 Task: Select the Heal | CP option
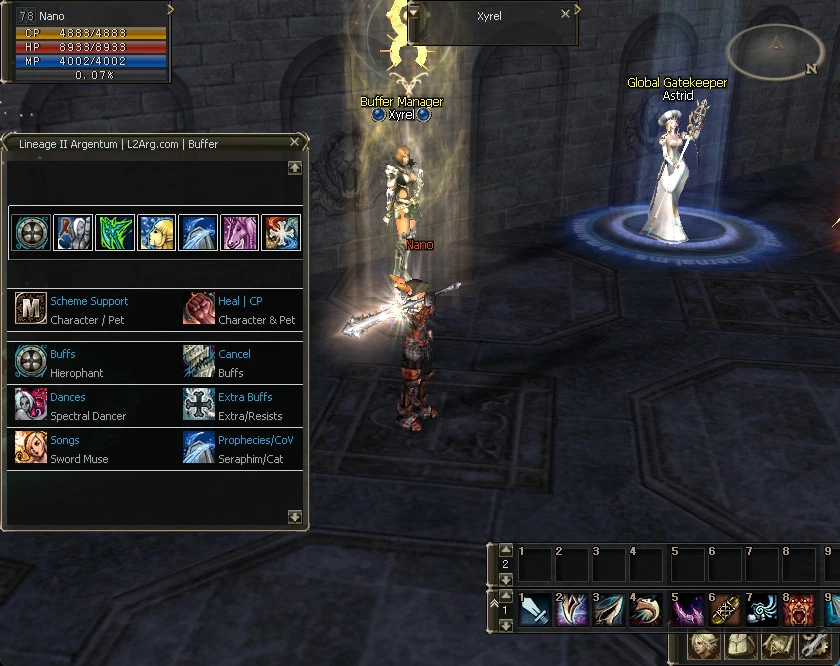240,301
